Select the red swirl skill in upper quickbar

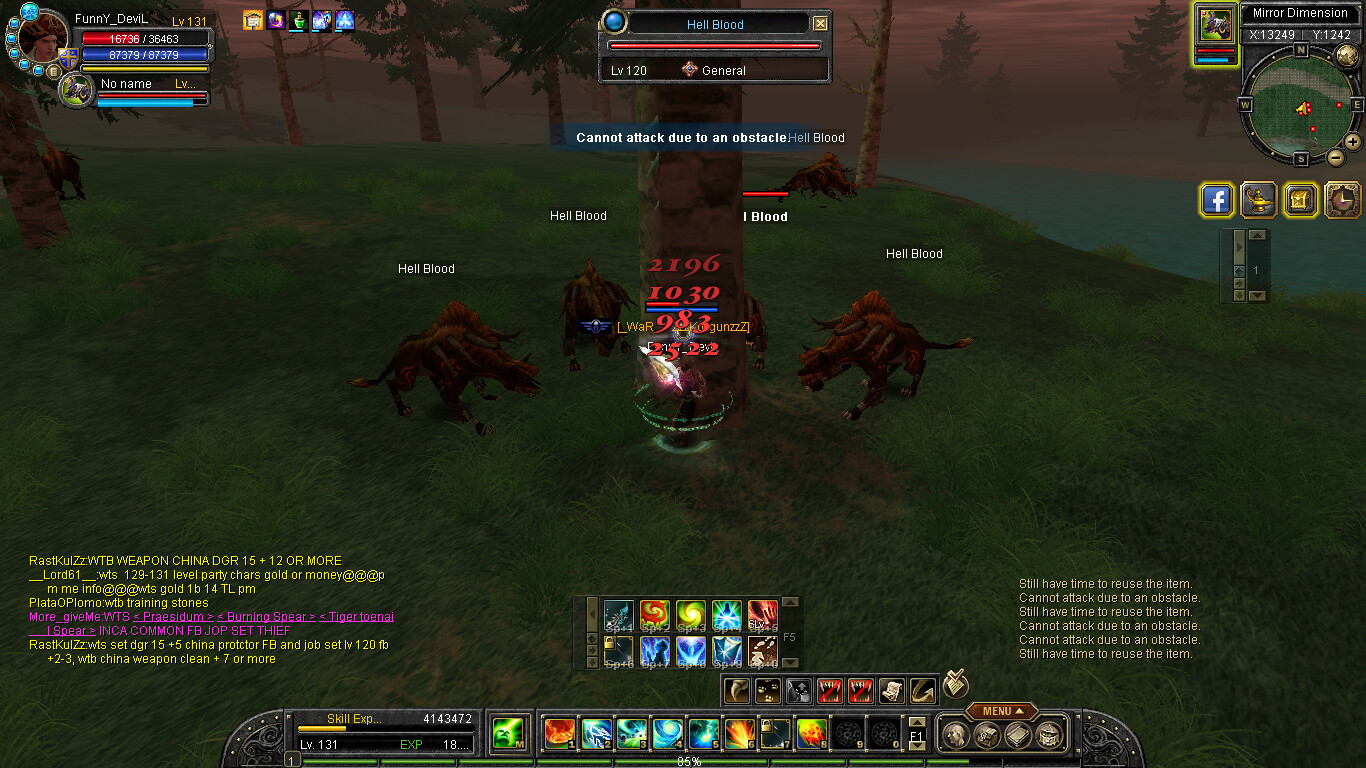(655, 614)
